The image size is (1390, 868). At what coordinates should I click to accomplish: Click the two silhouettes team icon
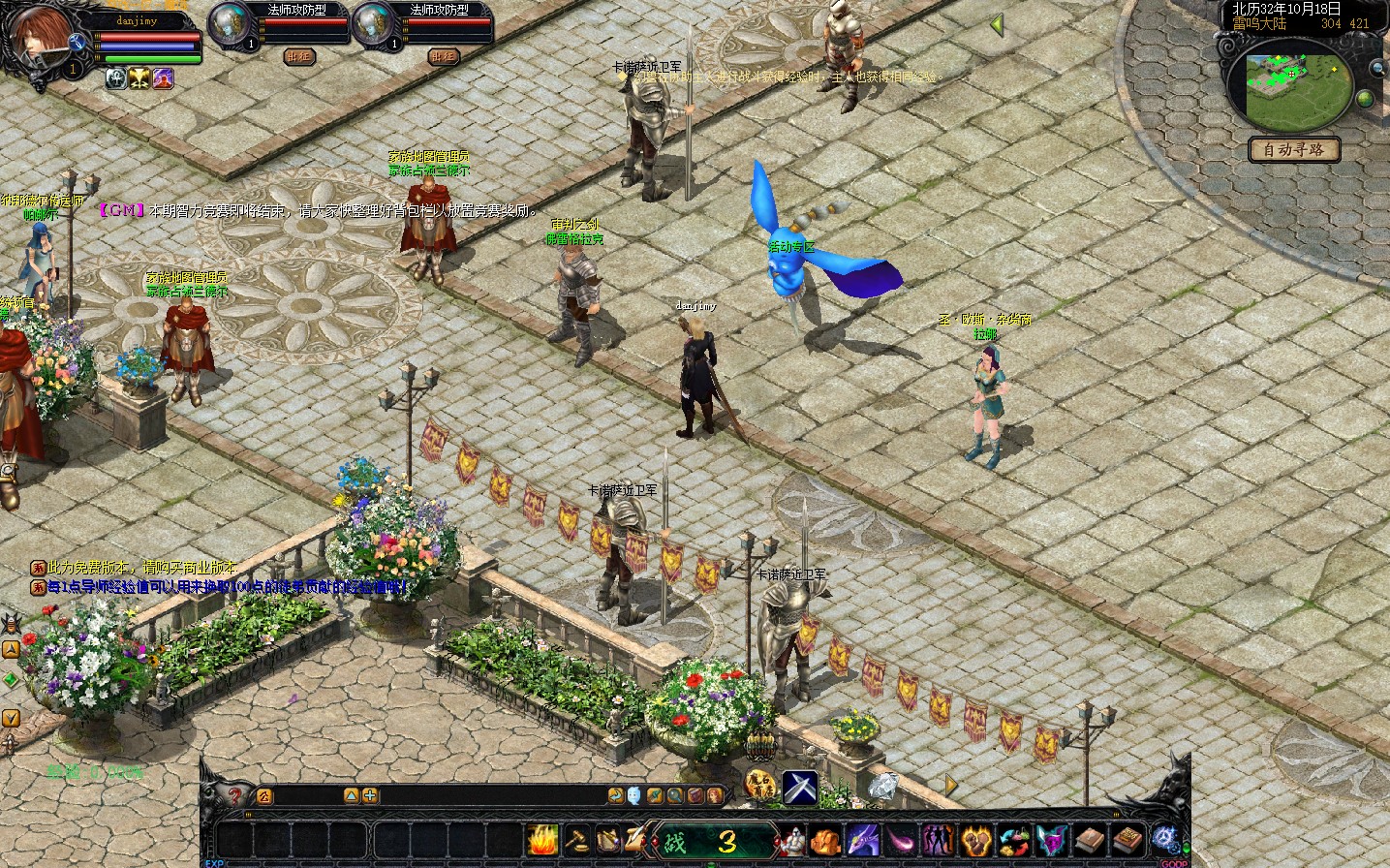[937, 840]
